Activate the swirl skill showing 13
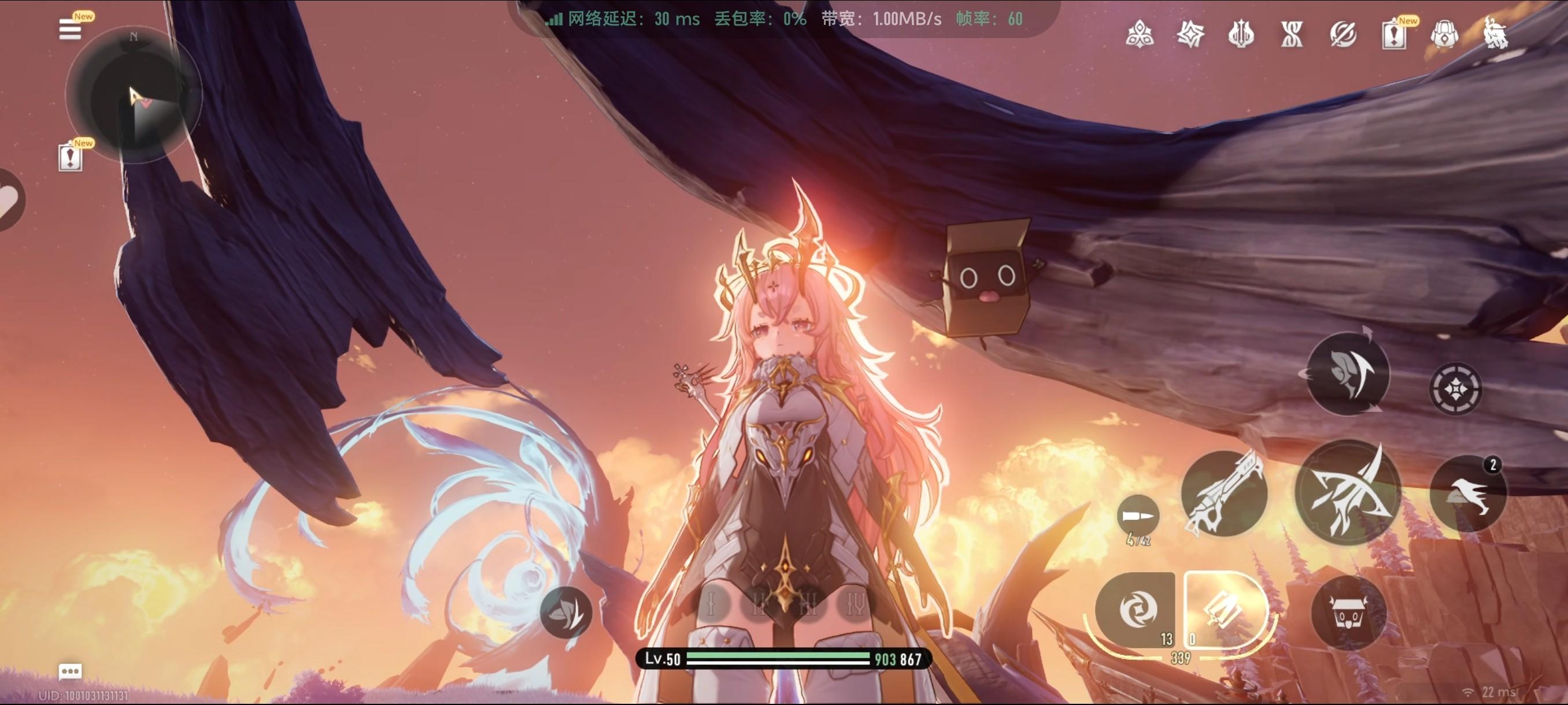Viewport: 1568px width, 705px height. [x=1136, y=610]
